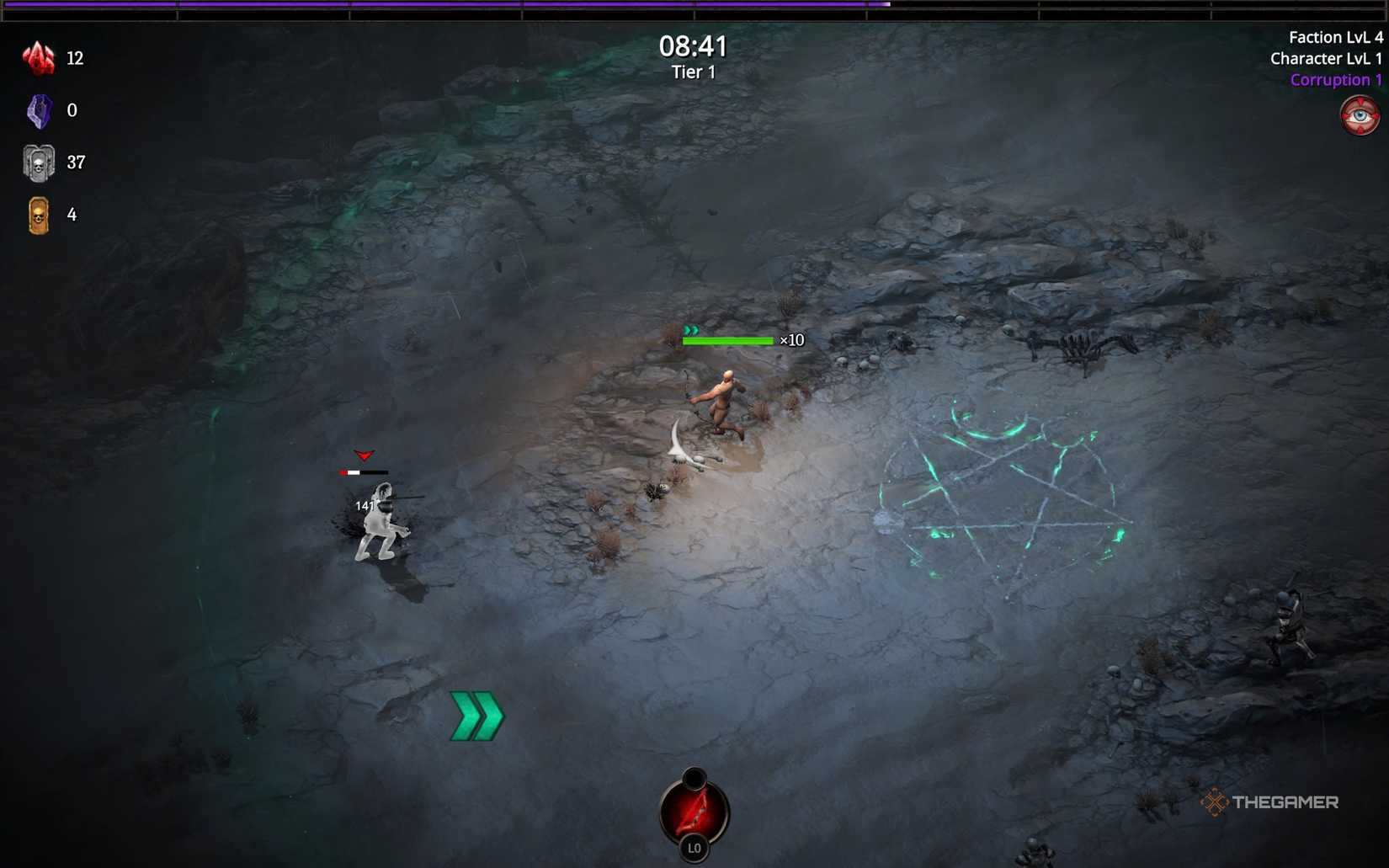Click the green health bar above the character
The width and height of the screenshot is (1389, 868).
tap(727, 340)
